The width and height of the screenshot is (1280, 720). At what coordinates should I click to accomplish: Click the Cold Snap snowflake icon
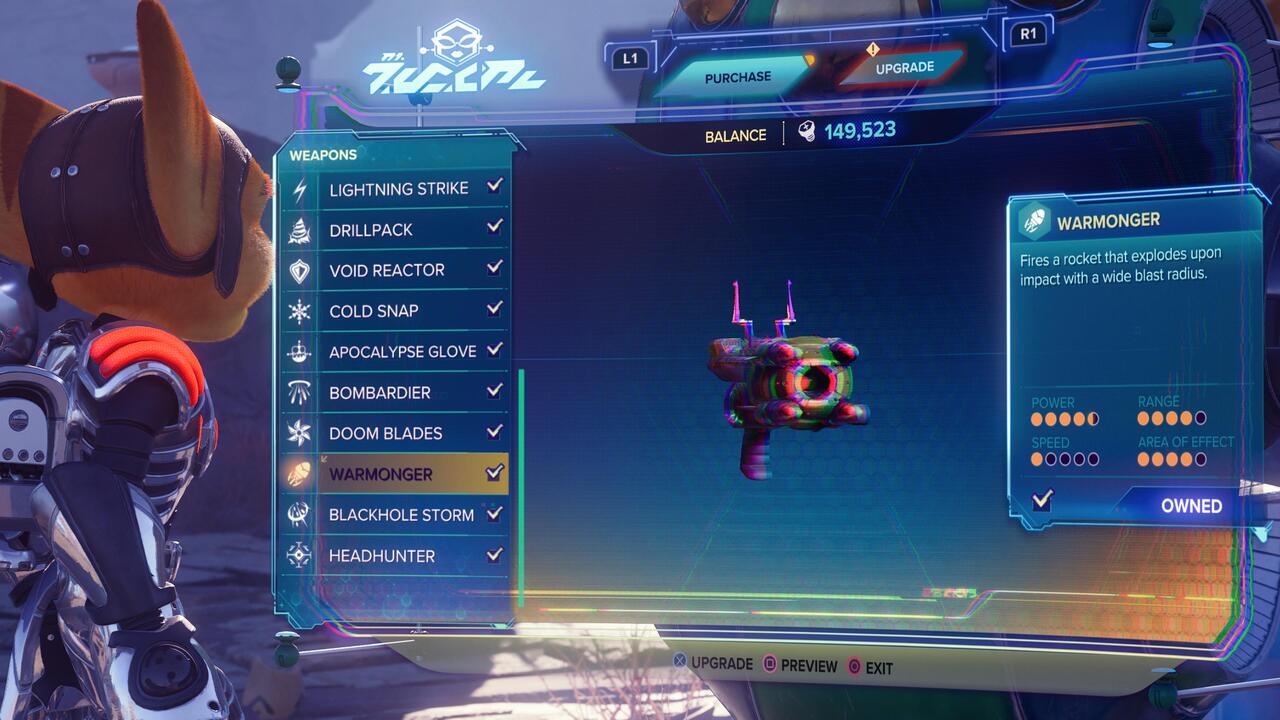(301, 311)
